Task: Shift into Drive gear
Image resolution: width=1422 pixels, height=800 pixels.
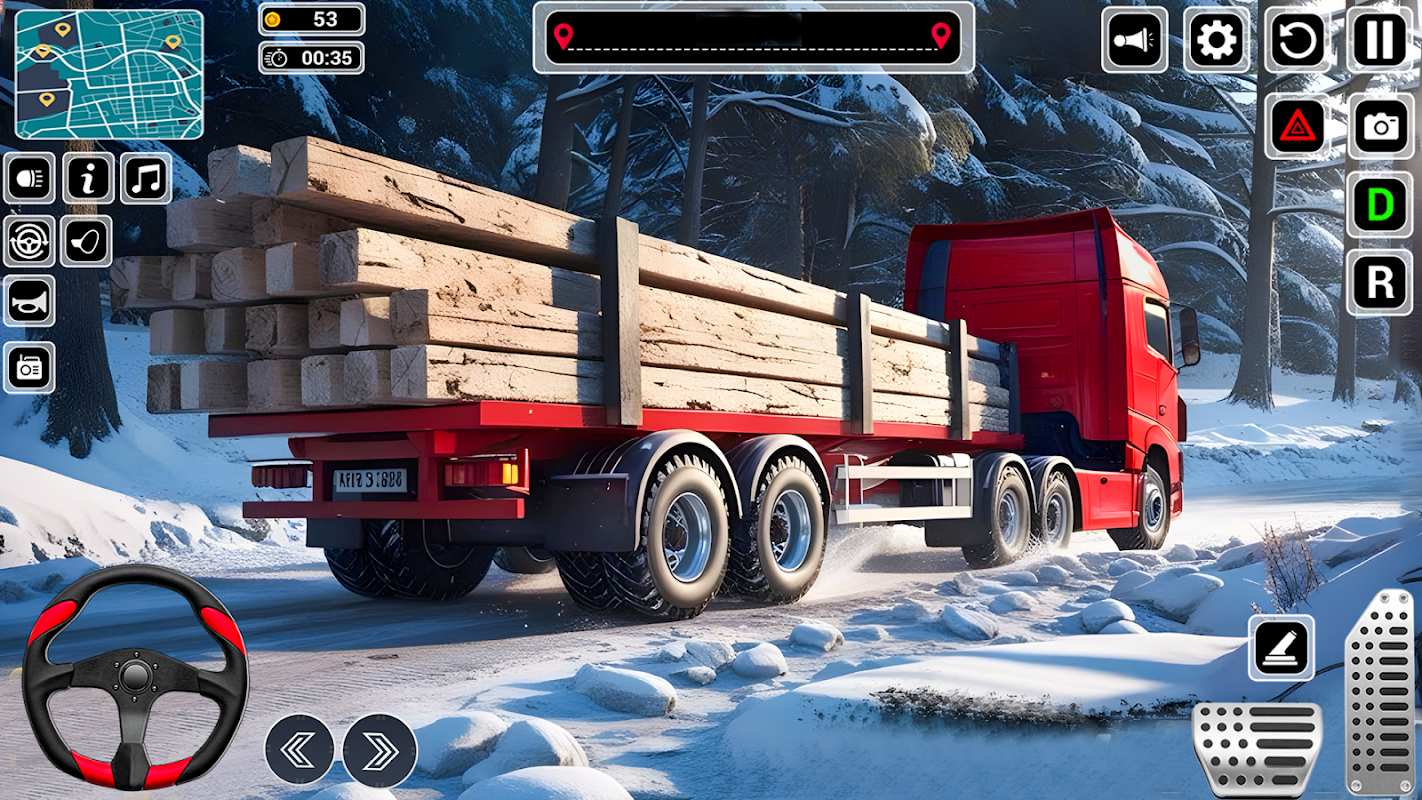Action: (1380, 205)
